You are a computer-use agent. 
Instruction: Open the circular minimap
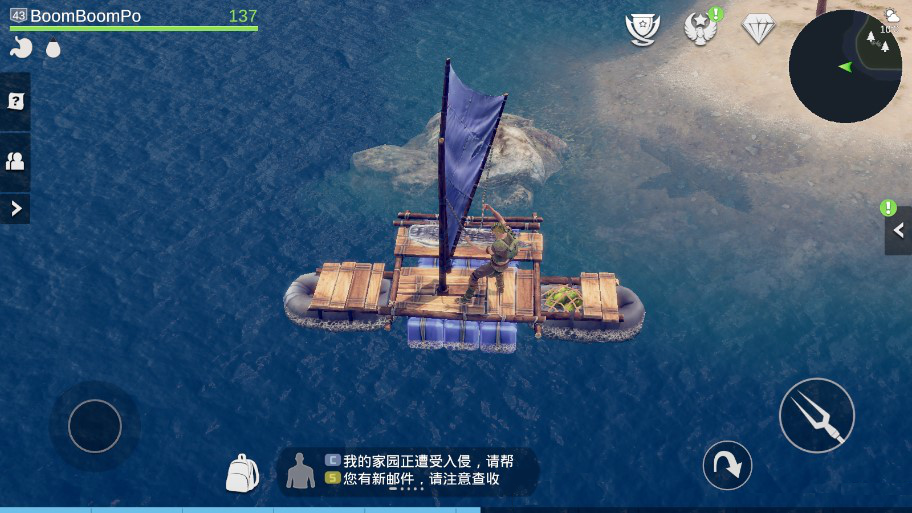[844, 66]
